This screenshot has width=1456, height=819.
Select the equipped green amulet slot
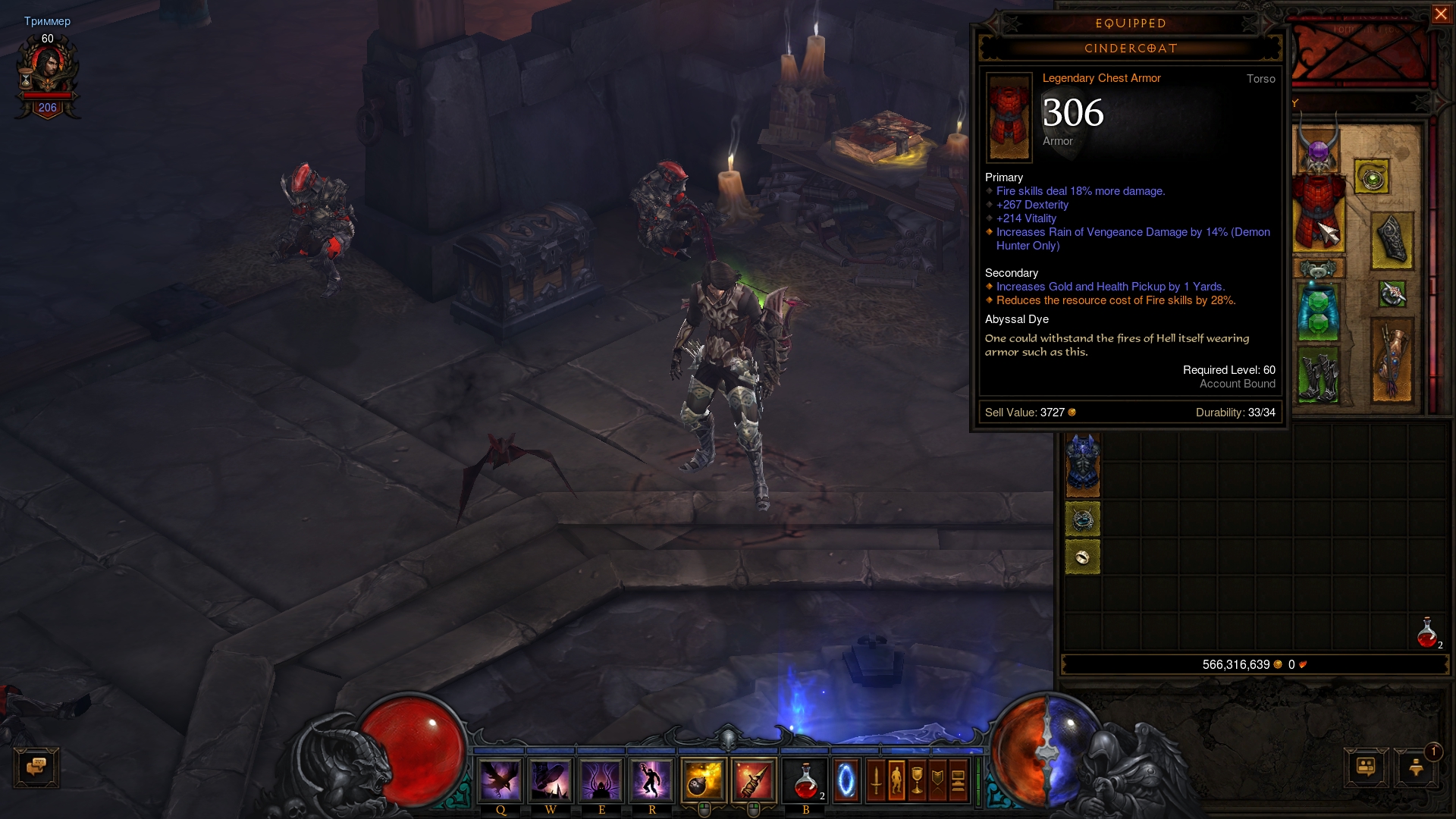1371,177
